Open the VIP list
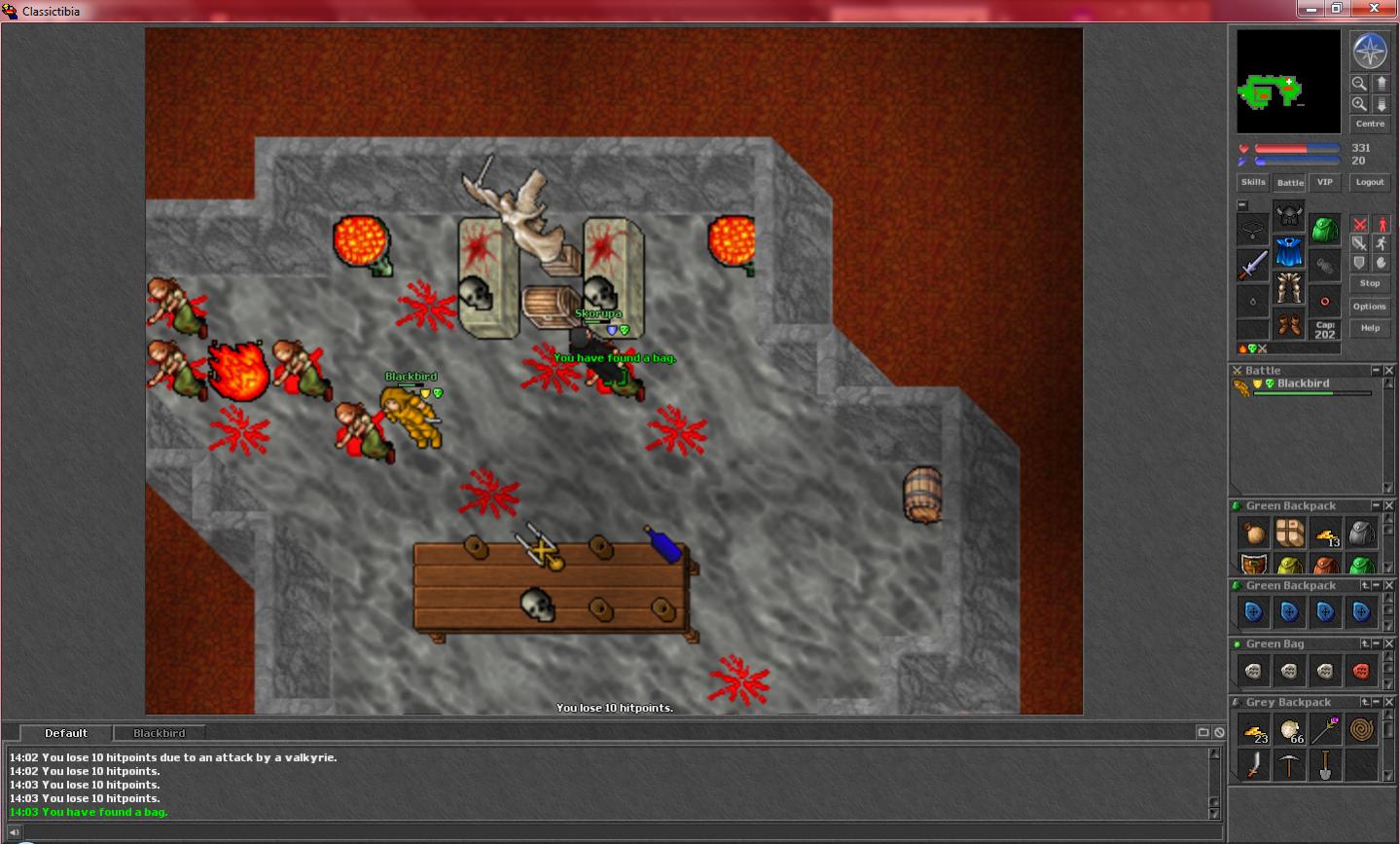Viewport: 1400px width, 844px height. tap(1324, 182)
